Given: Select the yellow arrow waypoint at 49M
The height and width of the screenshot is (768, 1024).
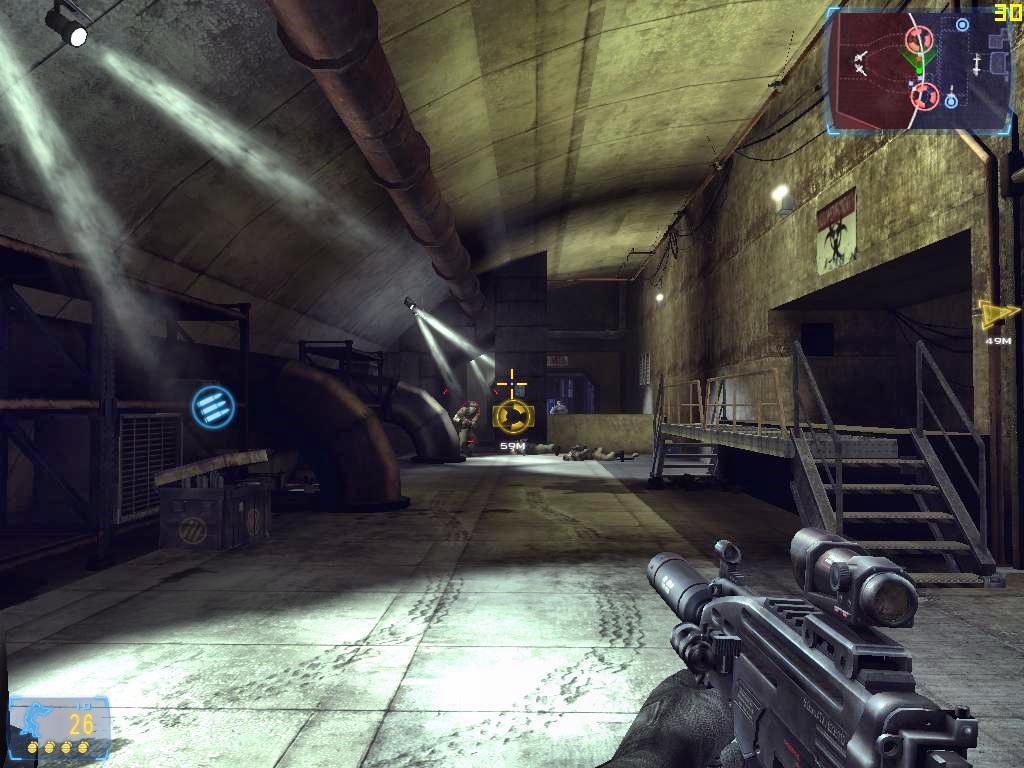Looking at the screenshot, I should (997, 315).
